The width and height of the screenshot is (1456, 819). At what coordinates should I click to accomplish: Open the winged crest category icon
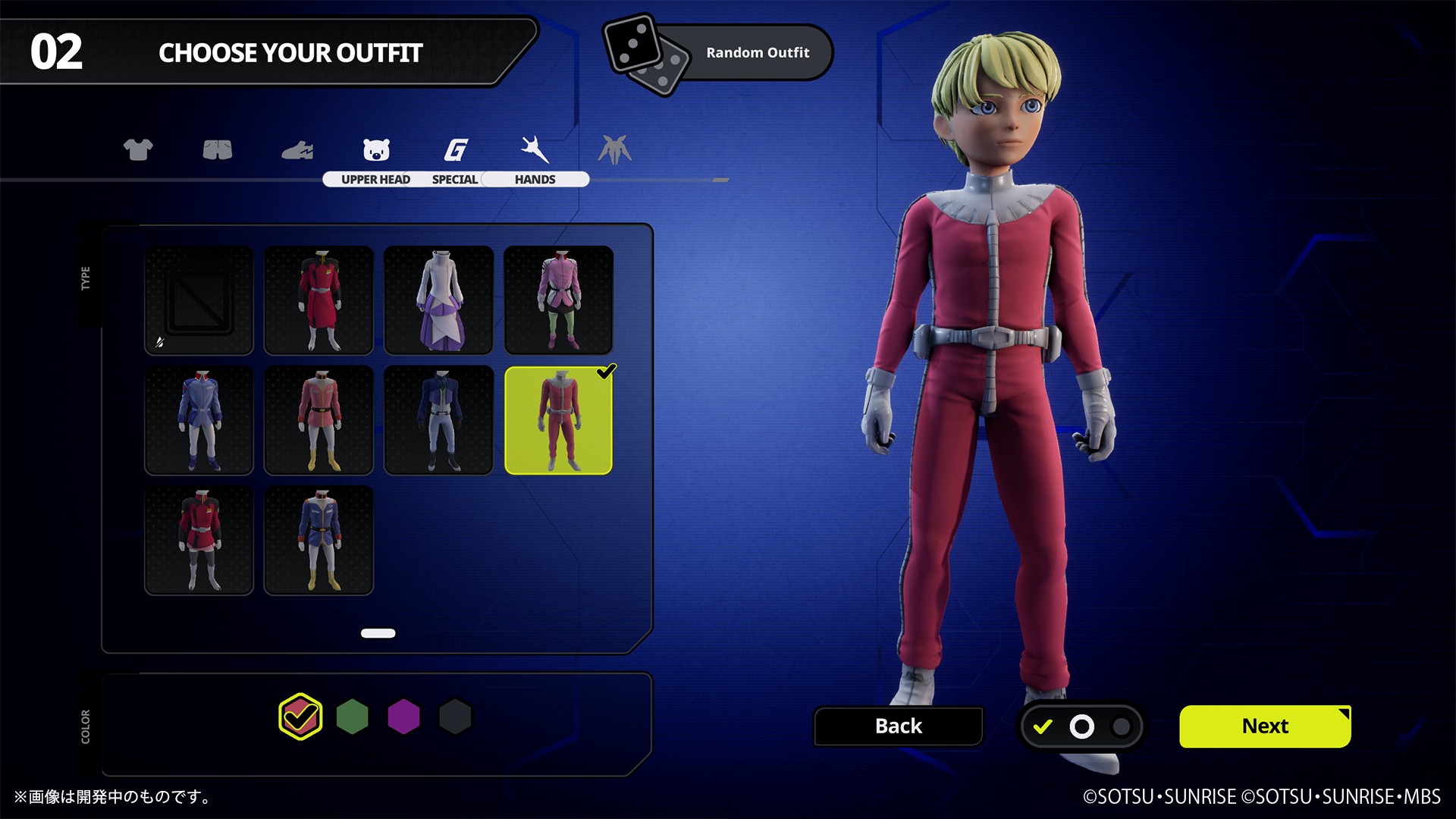[614, 149]
